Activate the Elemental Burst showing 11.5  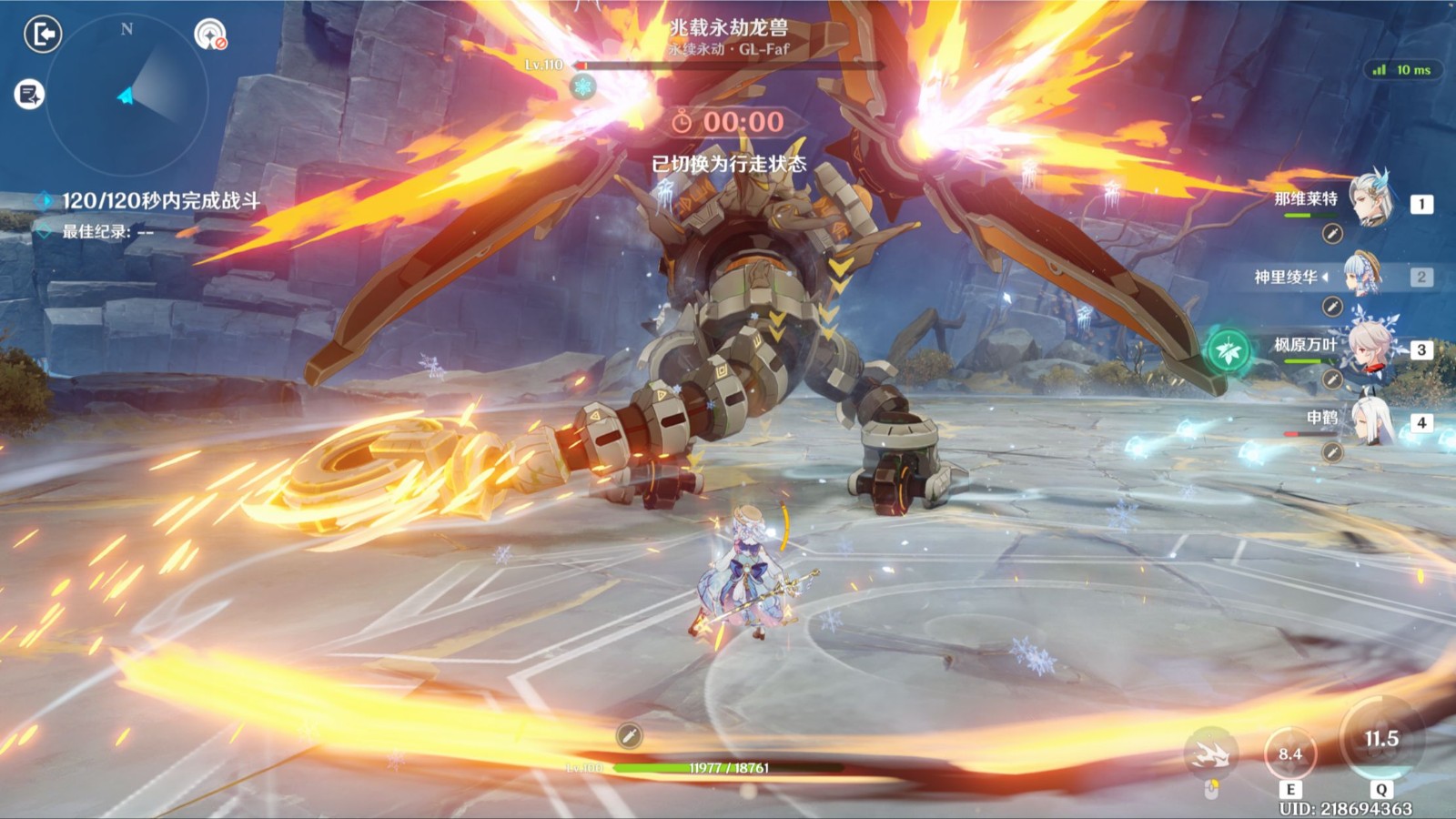(x=1380, y=740)
